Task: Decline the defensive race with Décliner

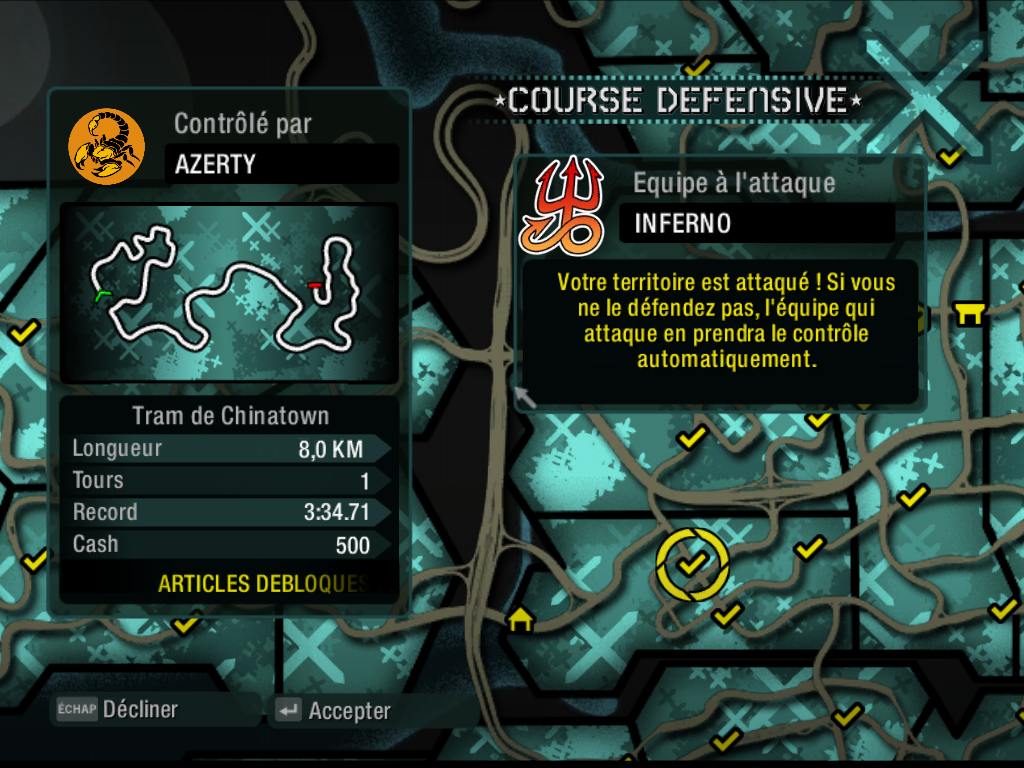Action: (x=118, y=710)
